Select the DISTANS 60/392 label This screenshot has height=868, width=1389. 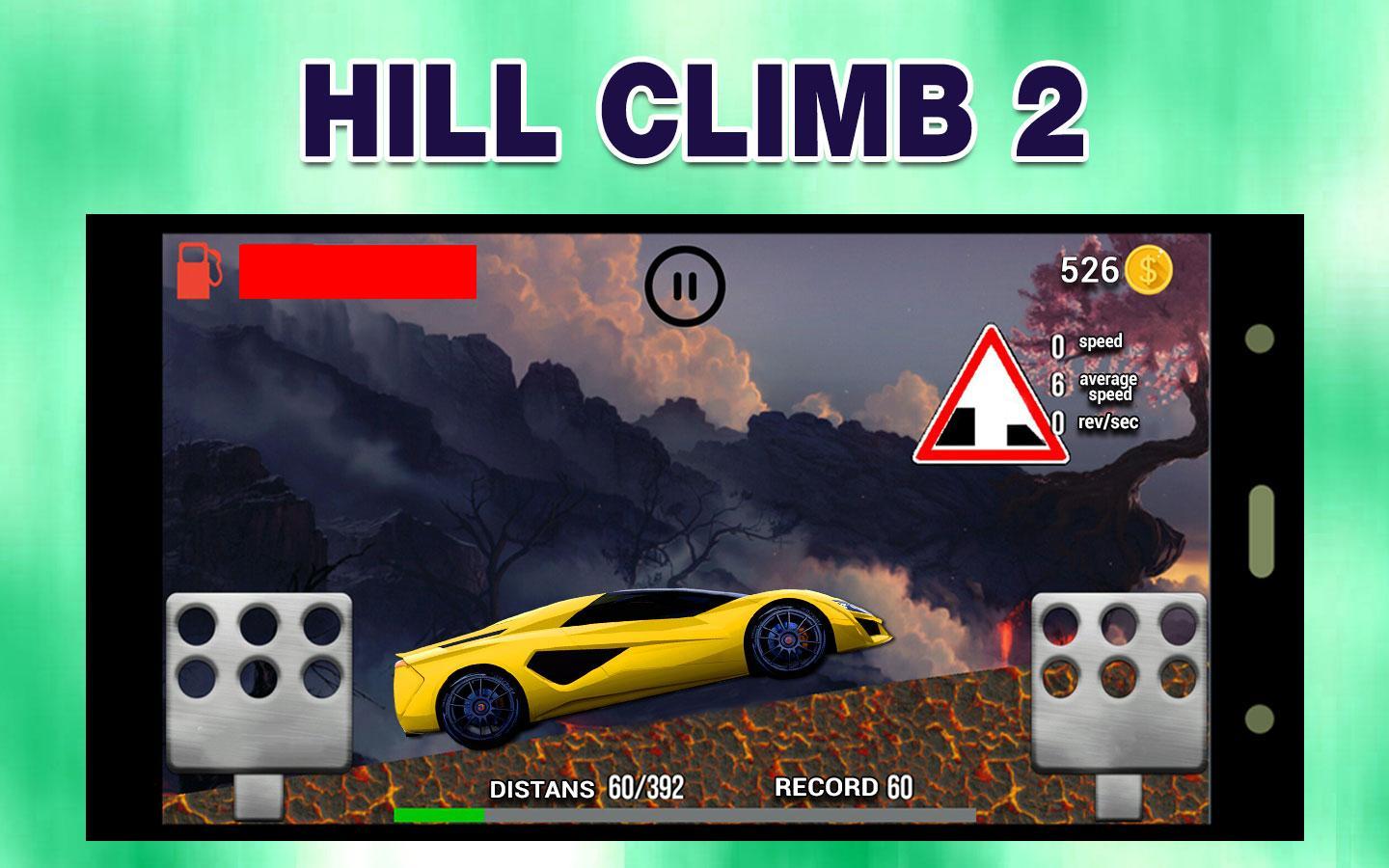pyautogui.click(x=586, y=787)
